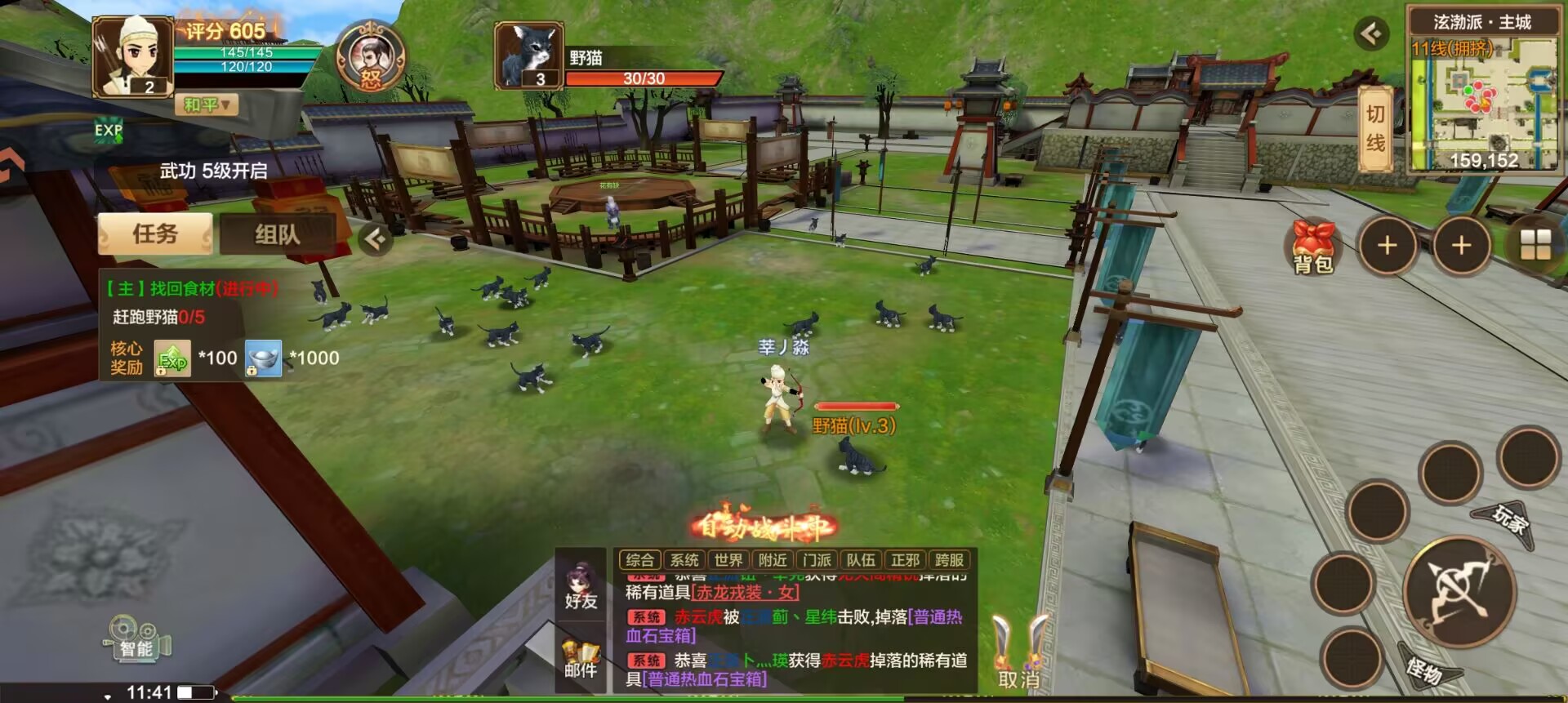Open the four-square grid menu
The height and width of the screenshot is (703, 1568).
click(1535, 244)
